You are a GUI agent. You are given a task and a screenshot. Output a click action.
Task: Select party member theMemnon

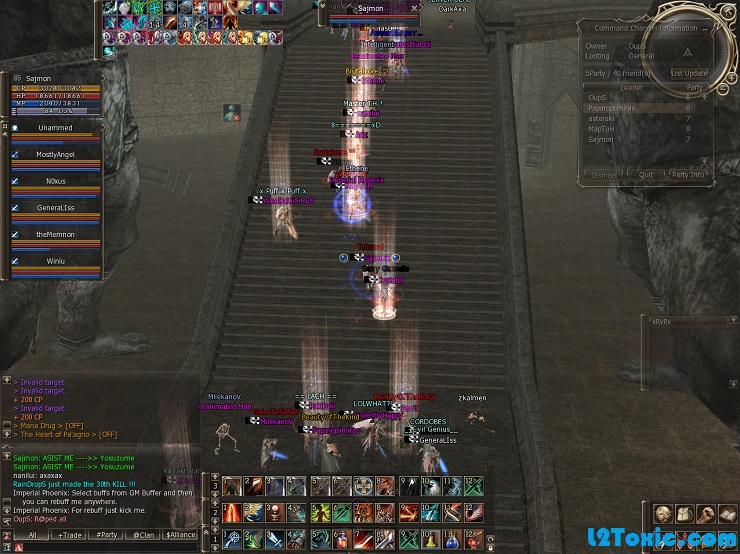(x=56, y=233)
